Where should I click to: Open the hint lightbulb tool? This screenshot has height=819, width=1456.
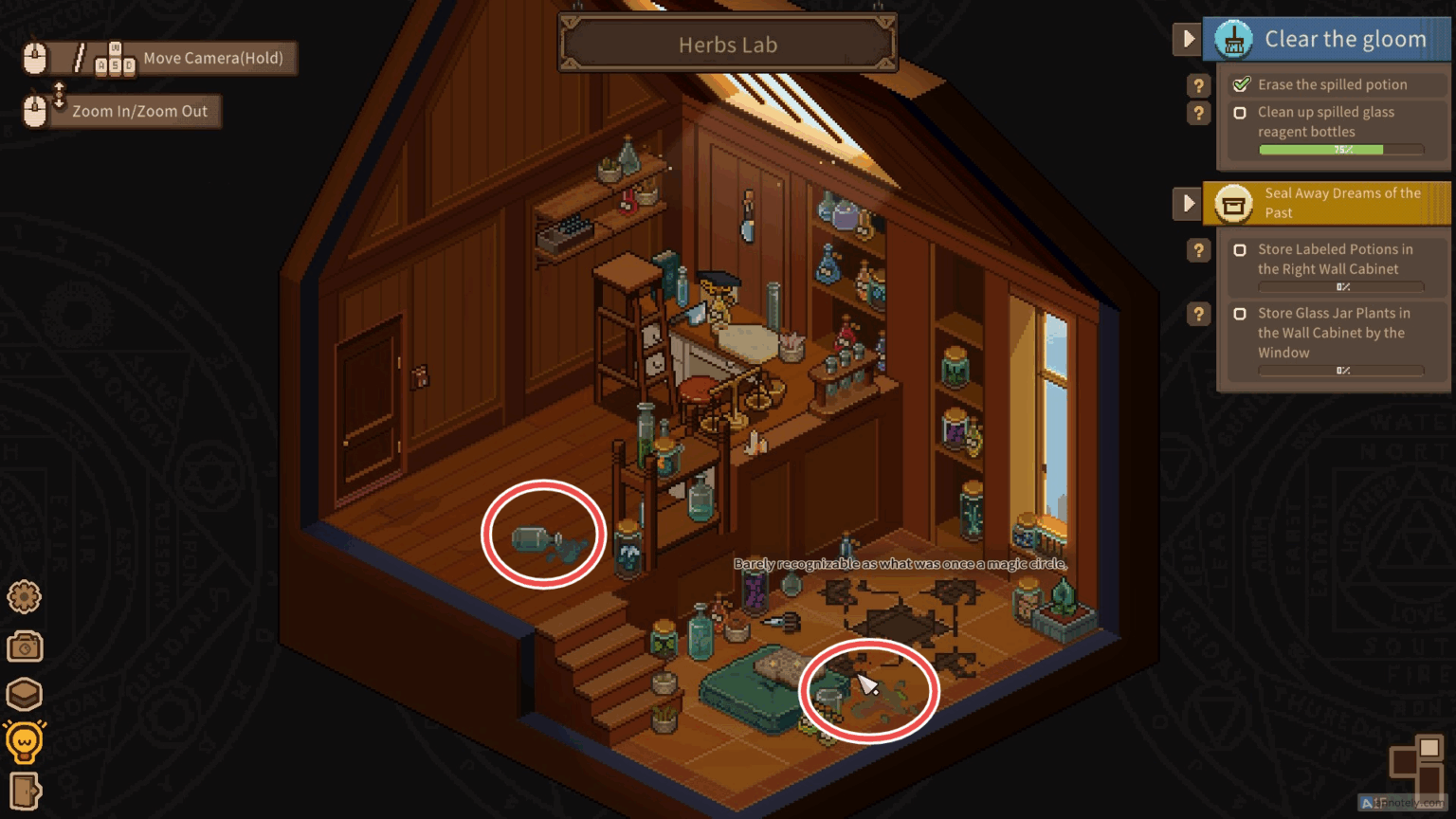(x=24, y=742)
